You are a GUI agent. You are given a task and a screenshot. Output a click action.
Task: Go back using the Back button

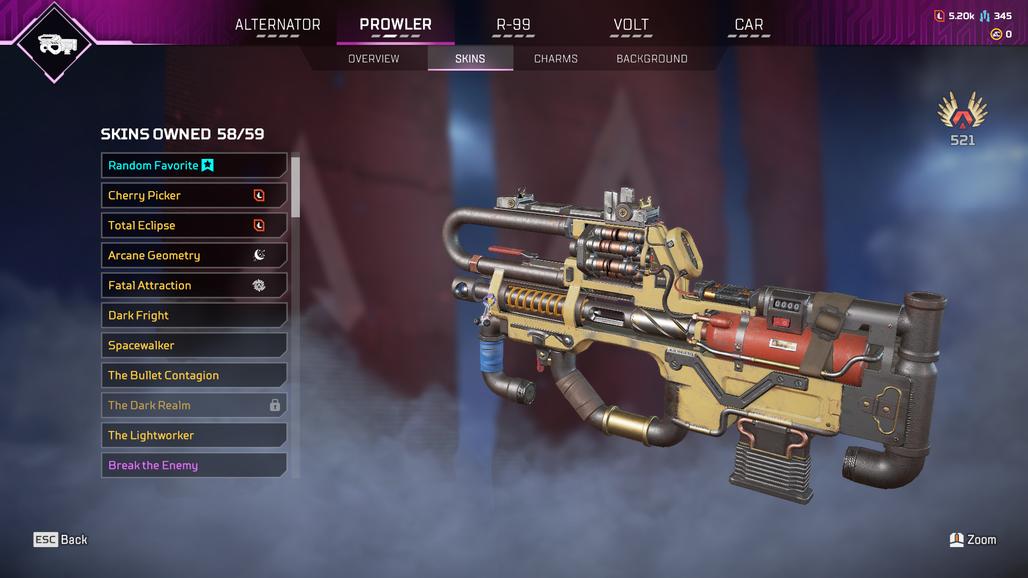(61, 540)
